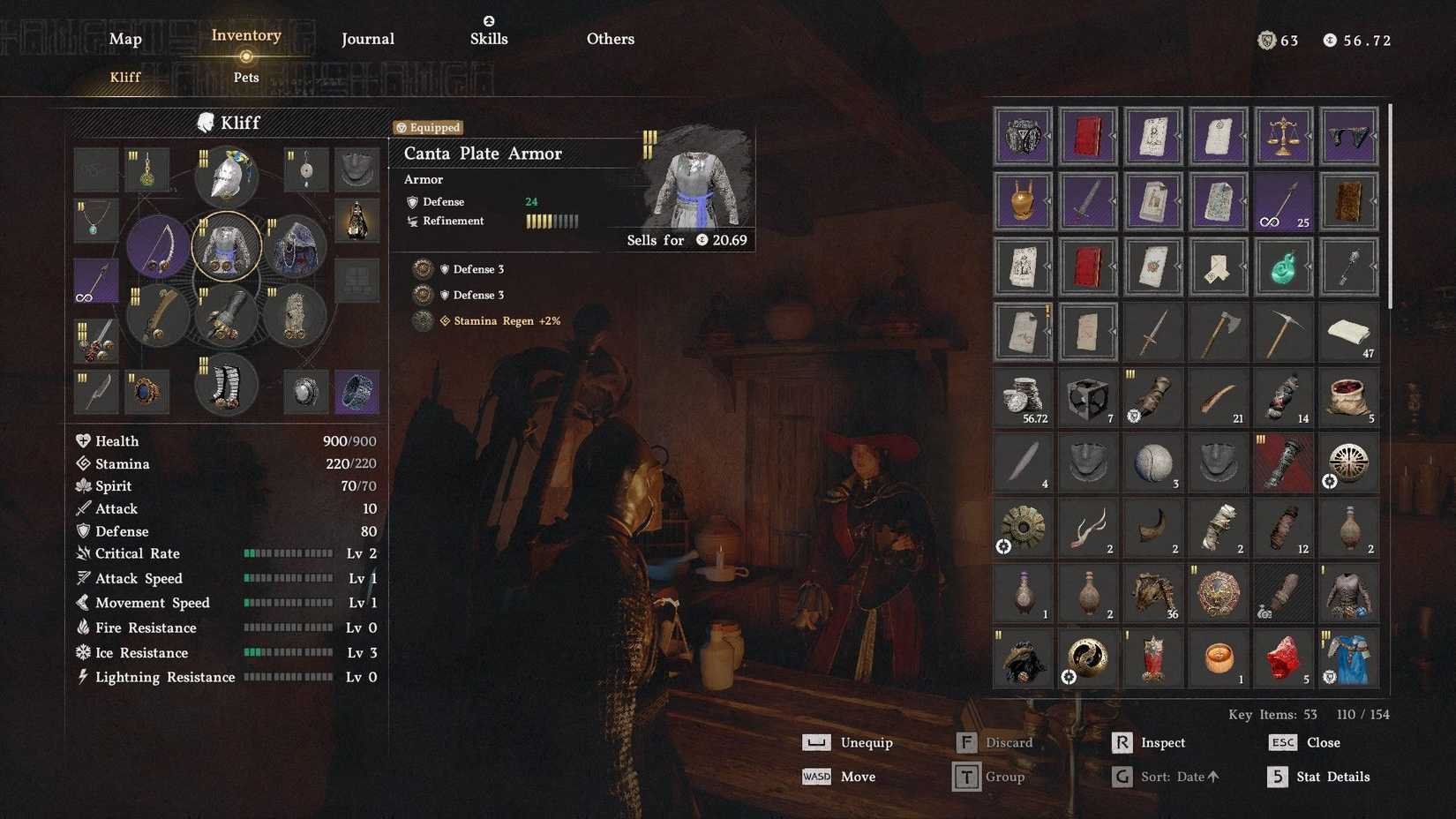Open the Journal tab
Image resolution: width=1456 pixels, height=819 pixels.
(x=367, y=39)
